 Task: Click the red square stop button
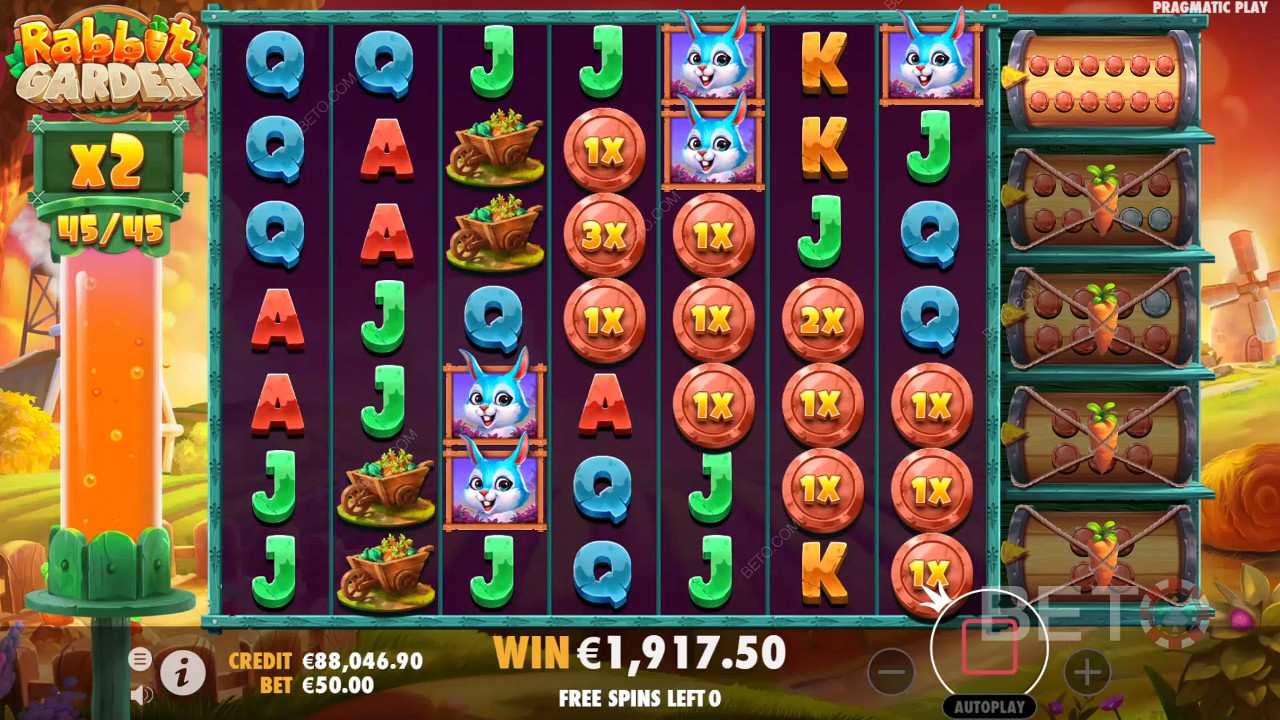(x=989, y=647)
